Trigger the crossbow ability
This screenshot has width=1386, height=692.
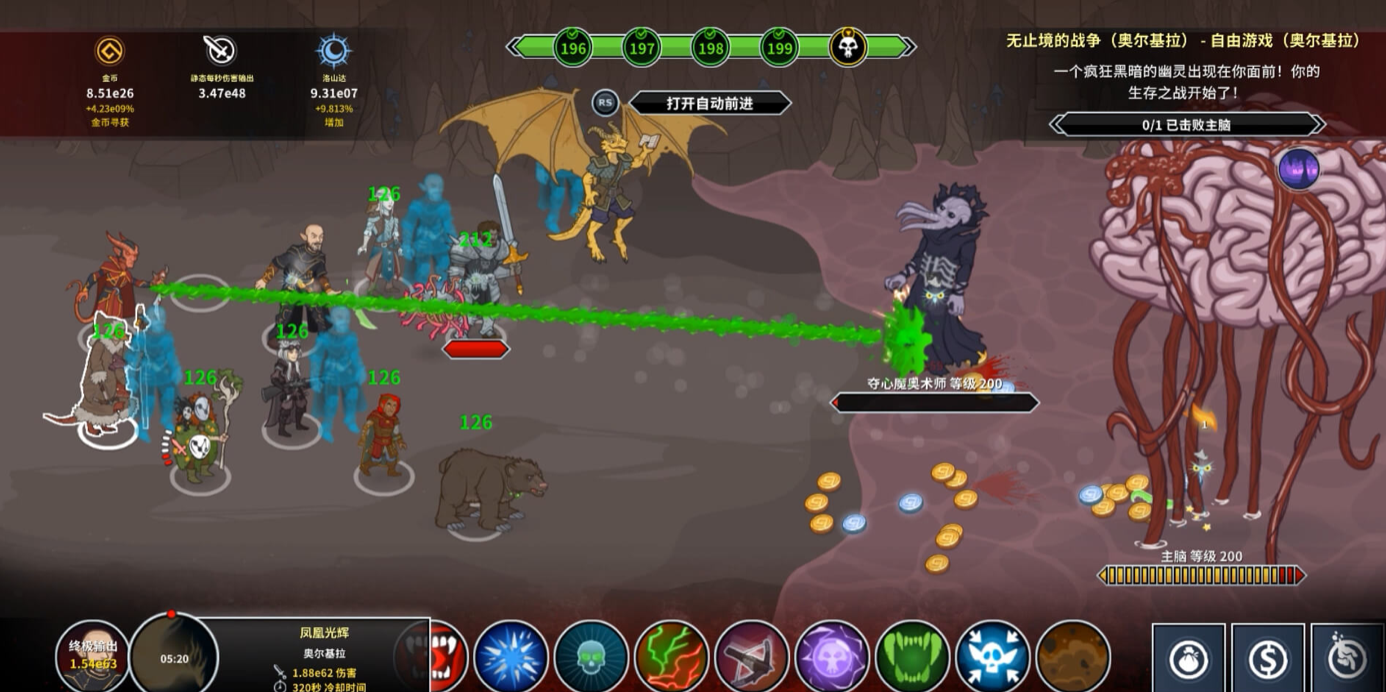click(752, 657)
